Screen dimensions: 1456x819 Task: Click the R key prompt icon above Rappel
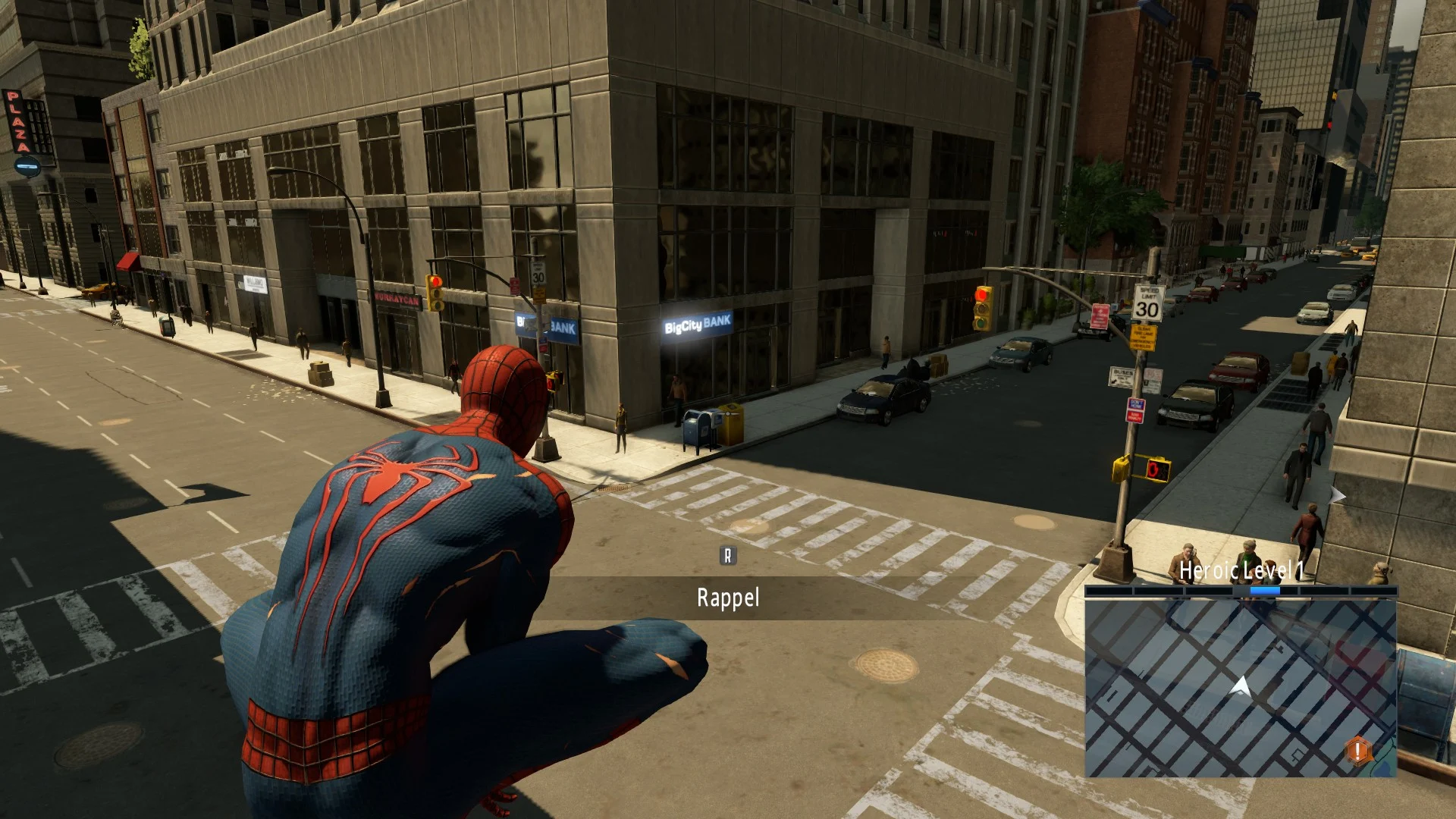coord(727,555)
